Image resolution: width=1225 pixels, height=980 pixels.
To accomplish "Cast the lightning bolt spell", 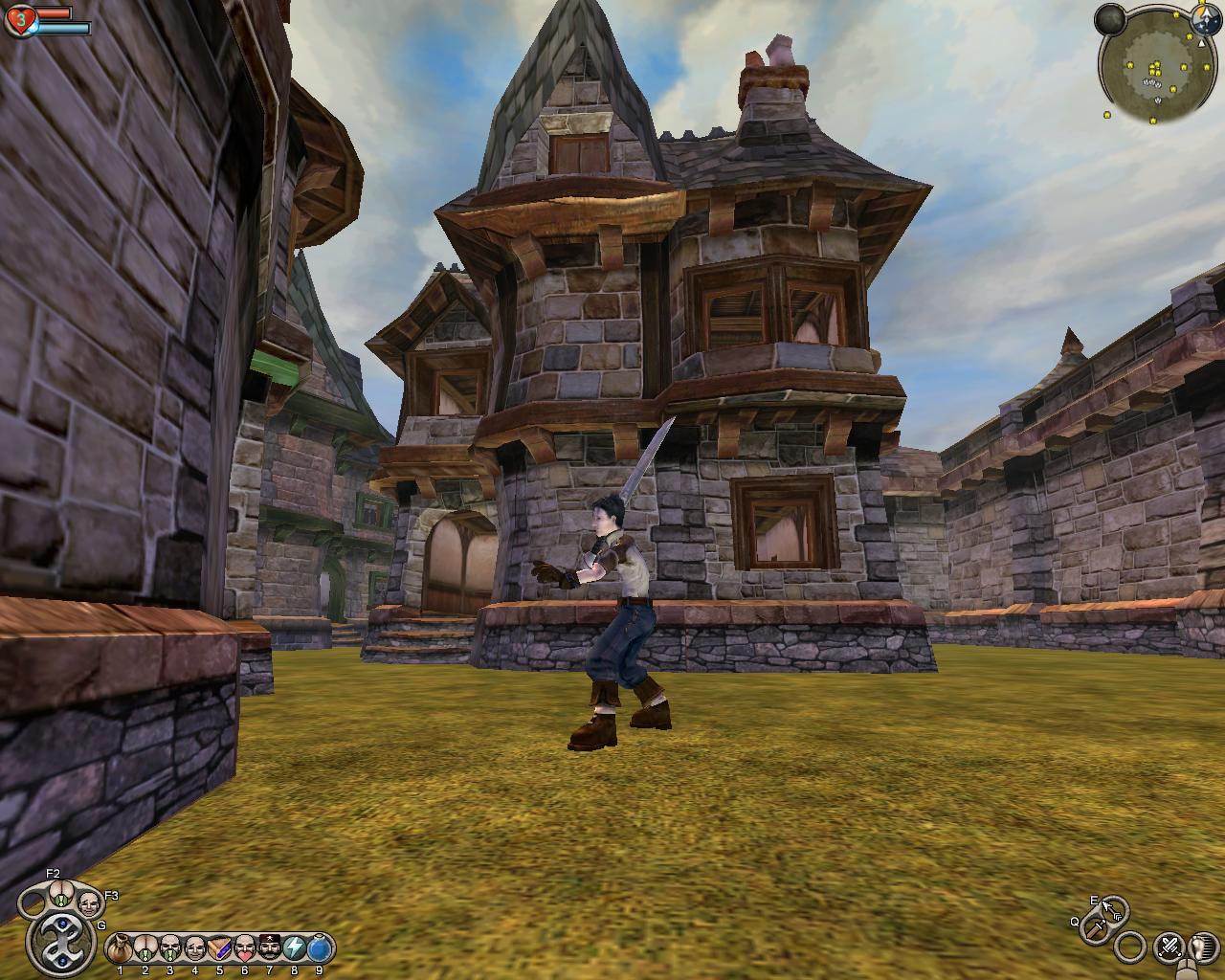I will (x=294, y=948).
